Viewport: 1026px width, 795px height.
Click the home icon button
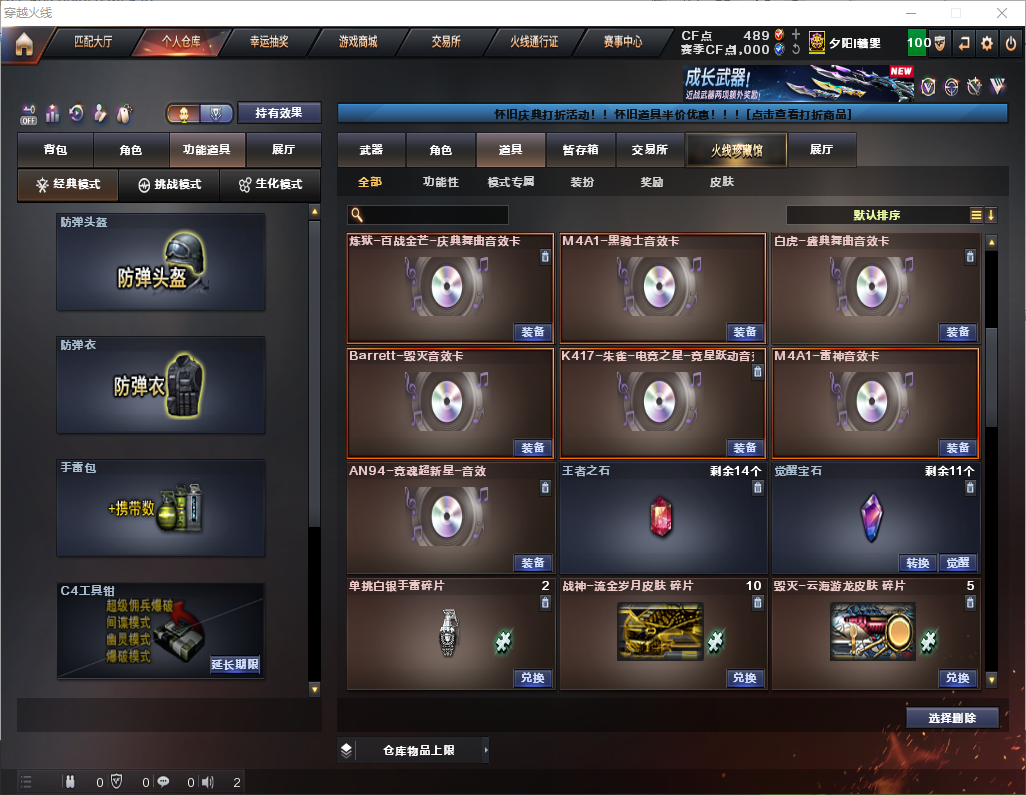coord(23,44)
